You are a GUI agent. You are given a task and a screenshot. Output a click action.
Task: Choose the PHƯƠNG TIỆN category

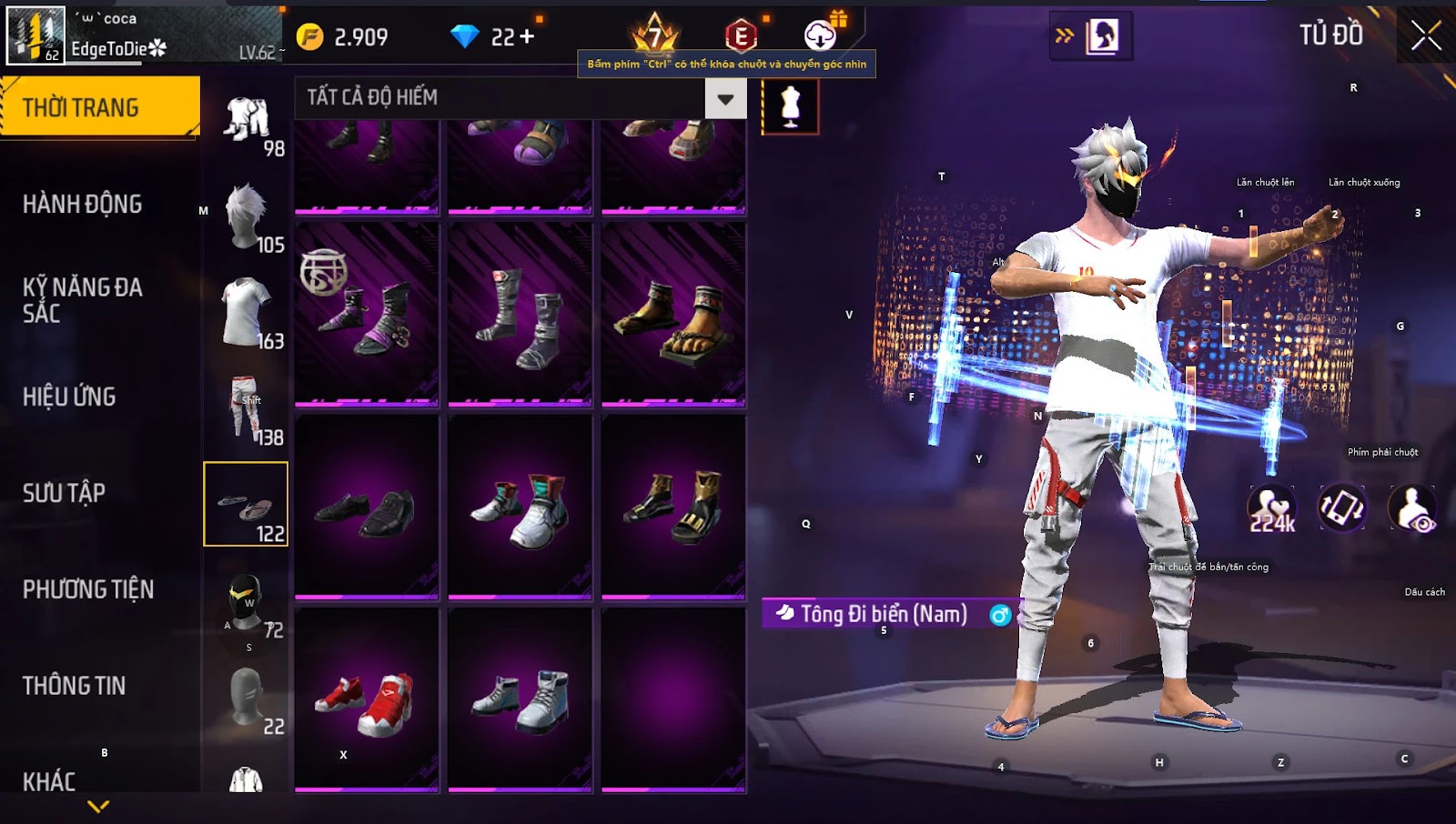87,589
